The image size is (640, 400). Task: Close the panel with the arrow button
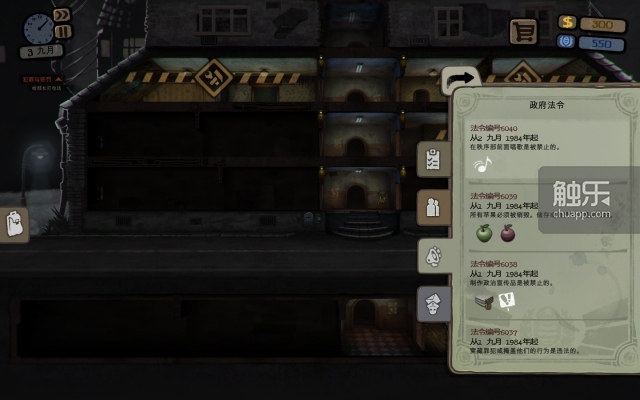pyautogui.click(x=461, y=79)
